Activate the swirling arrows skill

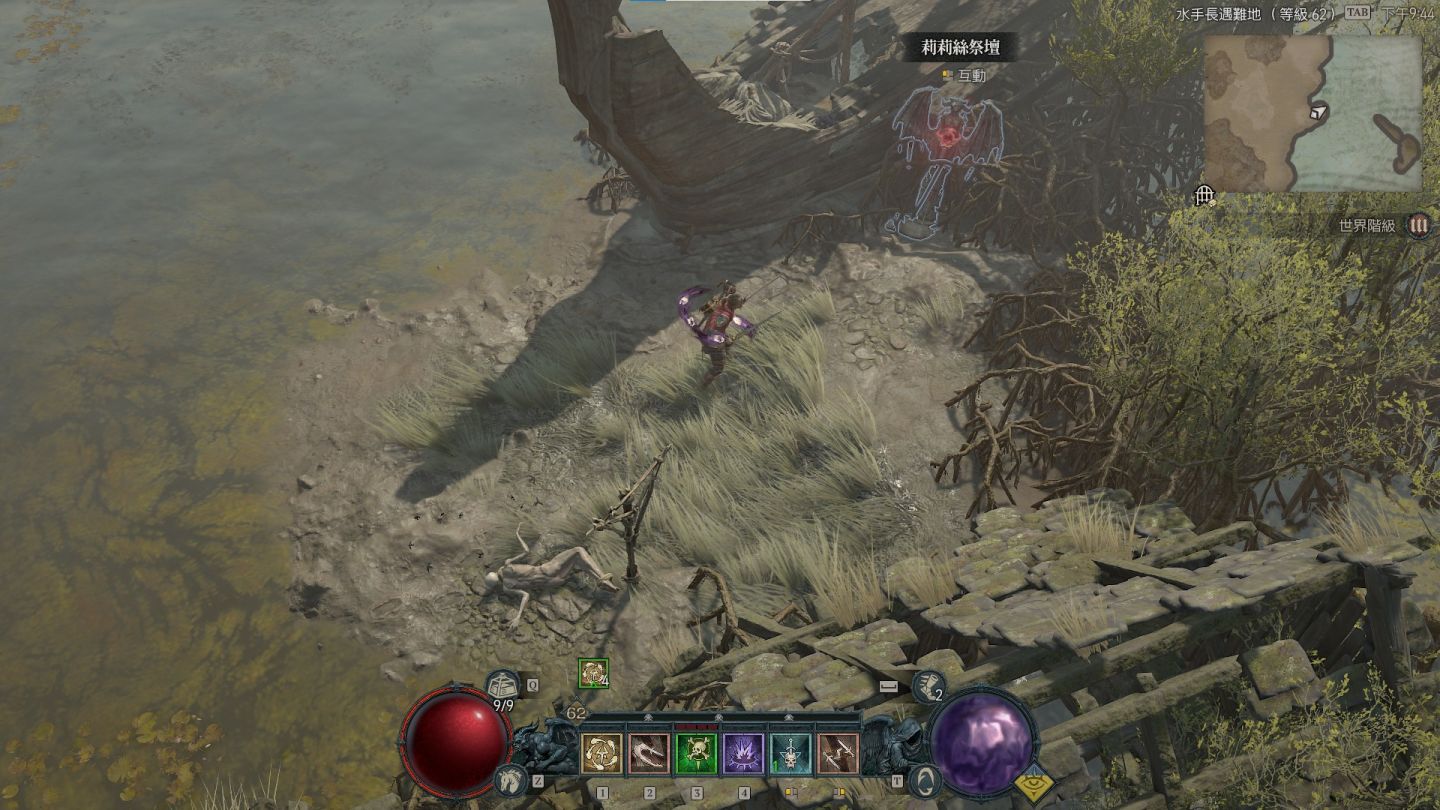point(601,754)
